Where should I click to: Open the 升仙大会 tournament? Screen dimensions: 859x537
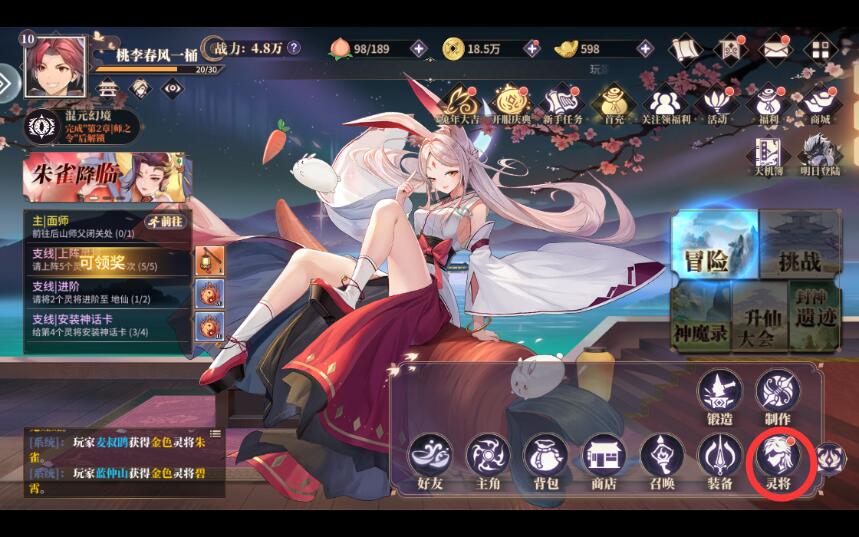click(760, 318)
